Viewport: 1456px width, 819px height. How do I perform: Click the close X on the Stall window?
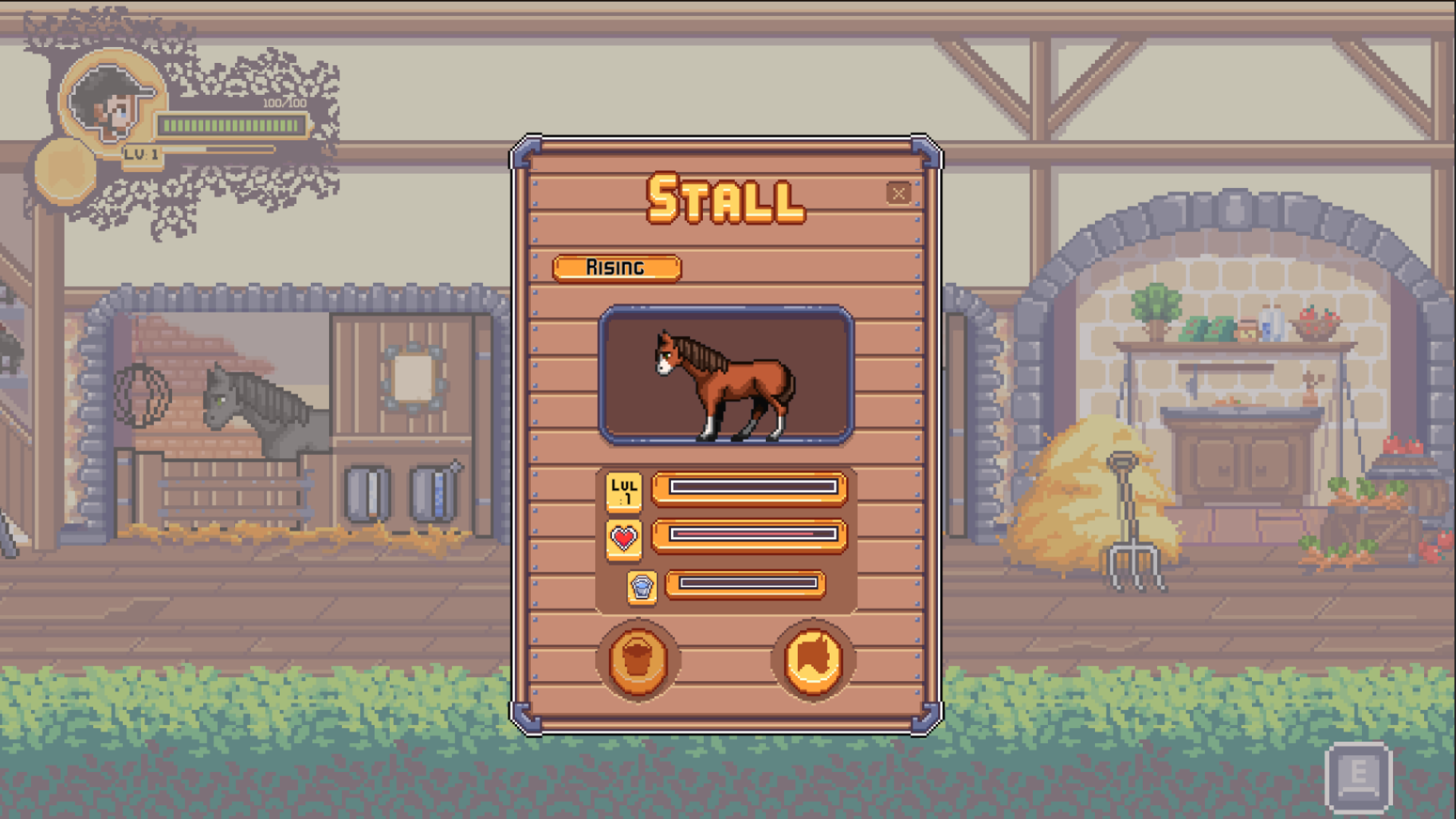pos(899,193)
